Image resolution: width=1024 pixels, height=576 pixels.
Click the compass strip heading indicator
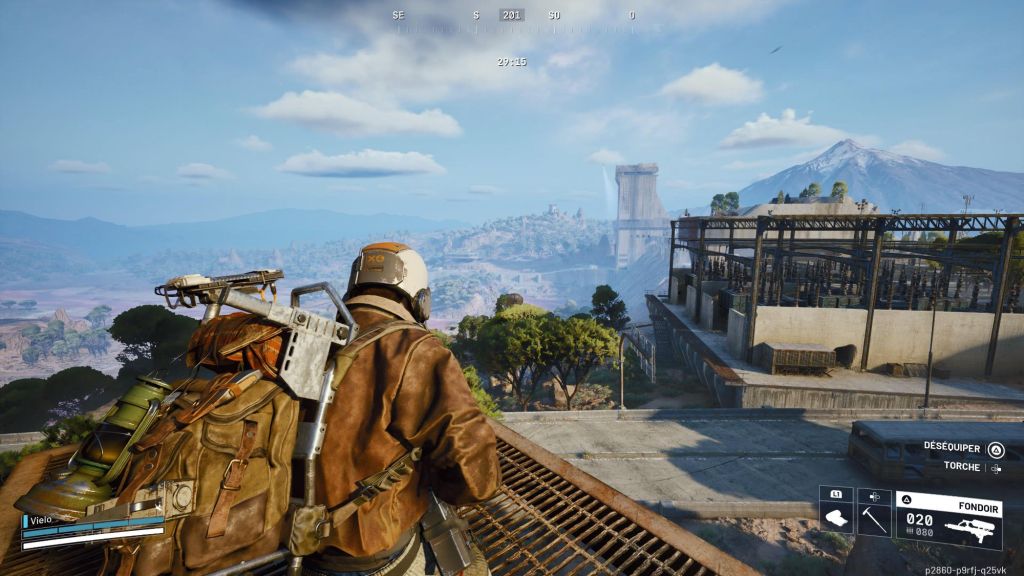[512, 15]
